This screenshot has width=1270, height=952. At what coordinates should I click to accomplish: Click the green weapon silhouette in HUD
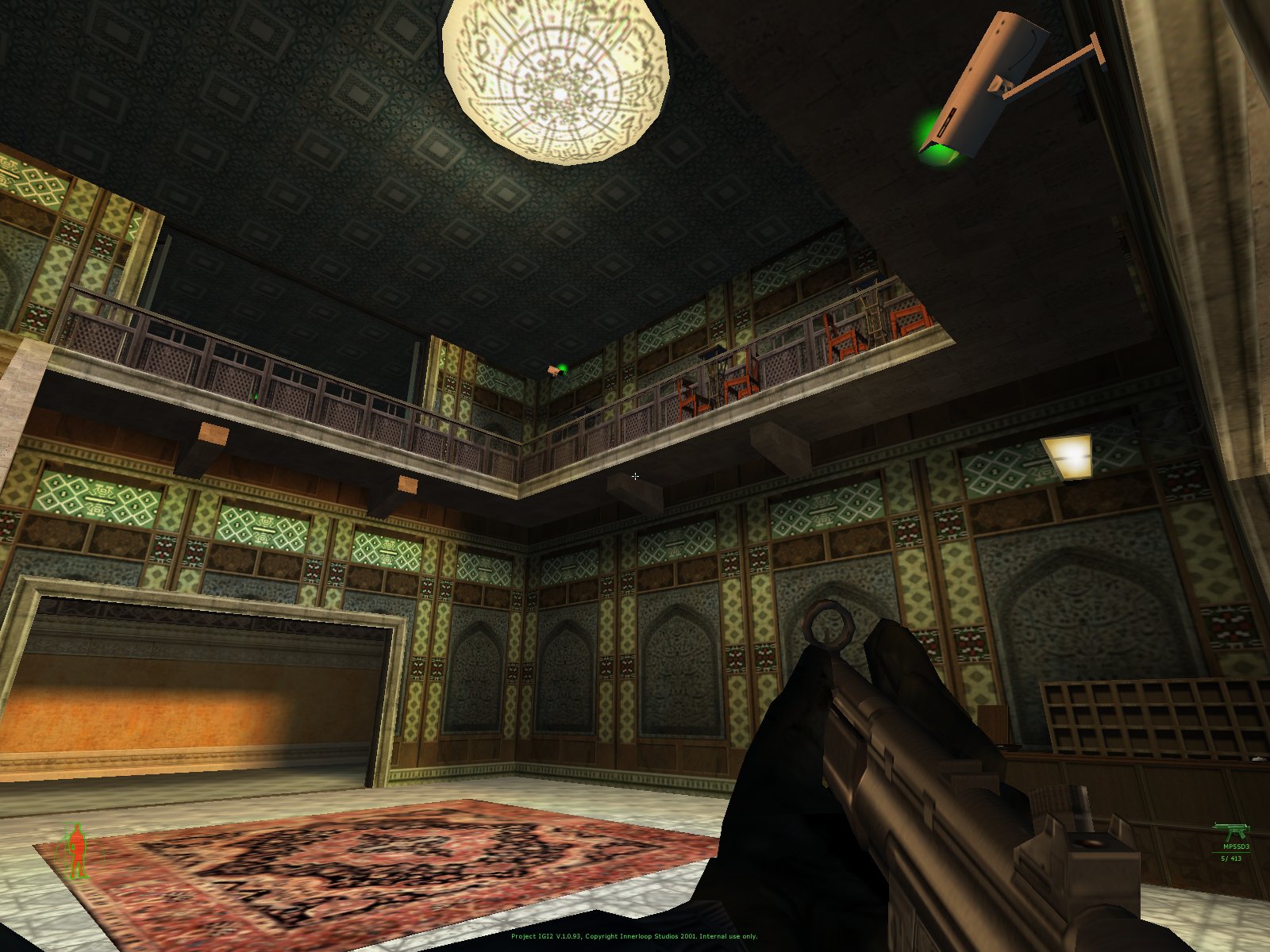pos(1233,830)
